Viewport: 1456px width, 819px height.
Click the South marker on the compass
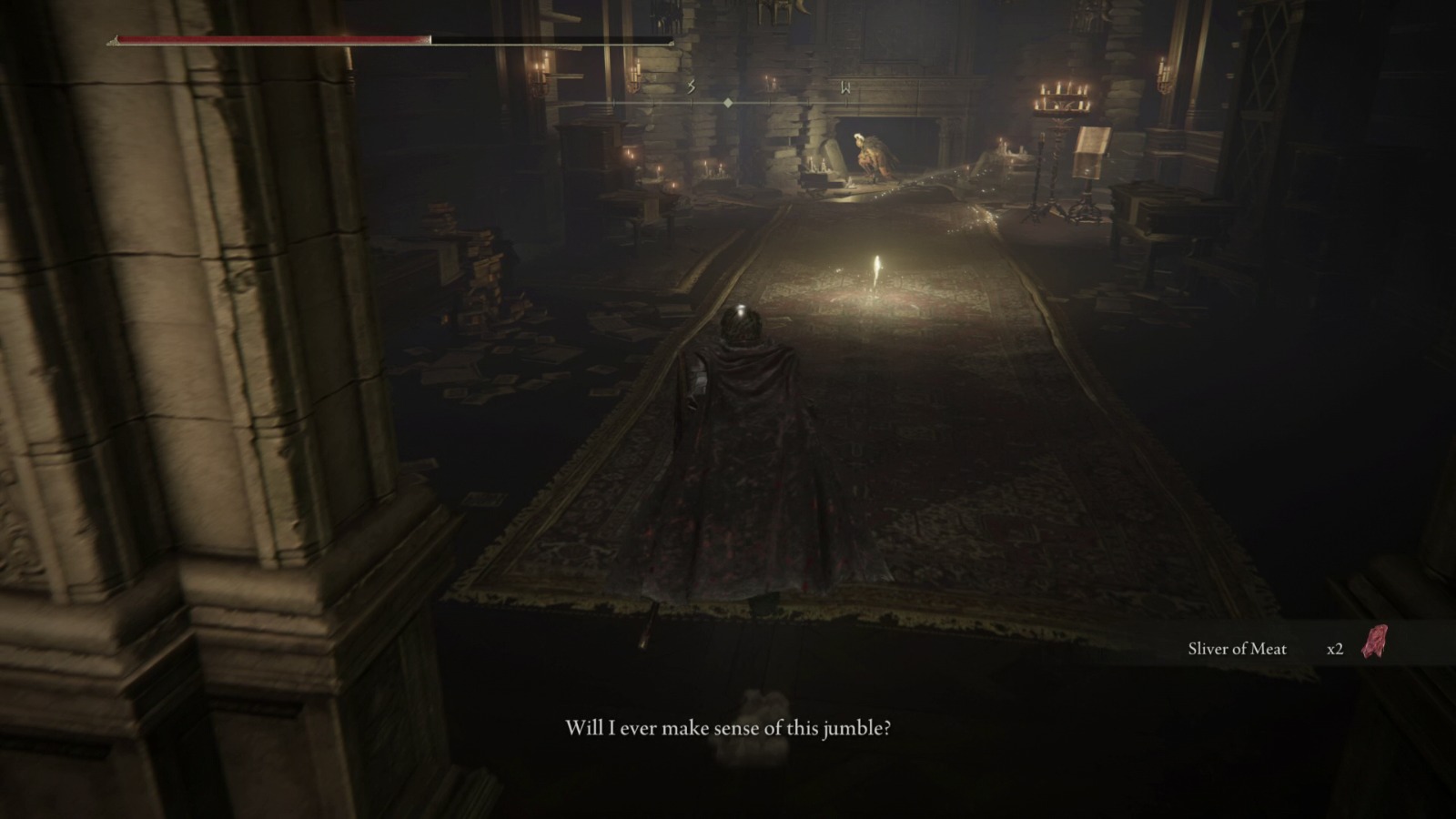click(692, 86)
